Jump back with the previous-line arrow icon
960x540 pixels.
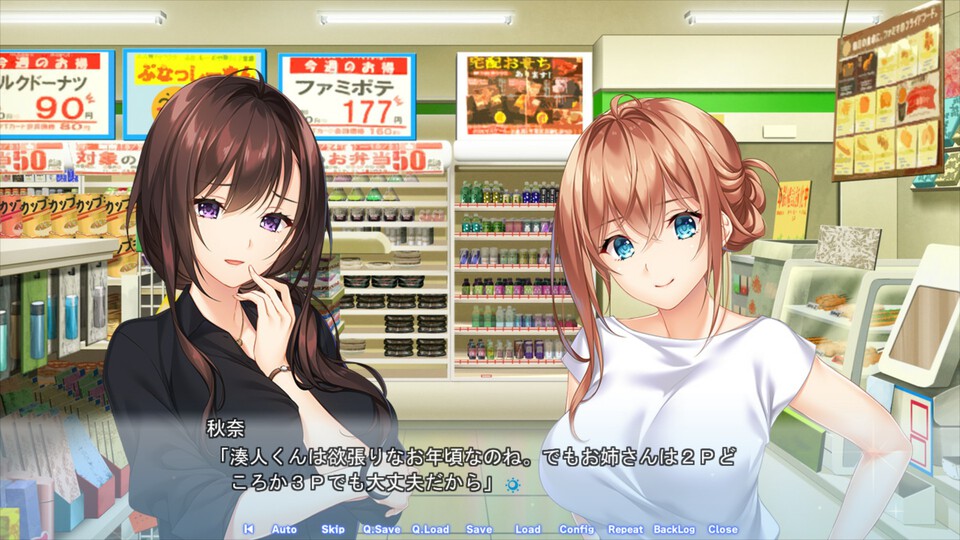pyautogui.click(x=248, y=529)
